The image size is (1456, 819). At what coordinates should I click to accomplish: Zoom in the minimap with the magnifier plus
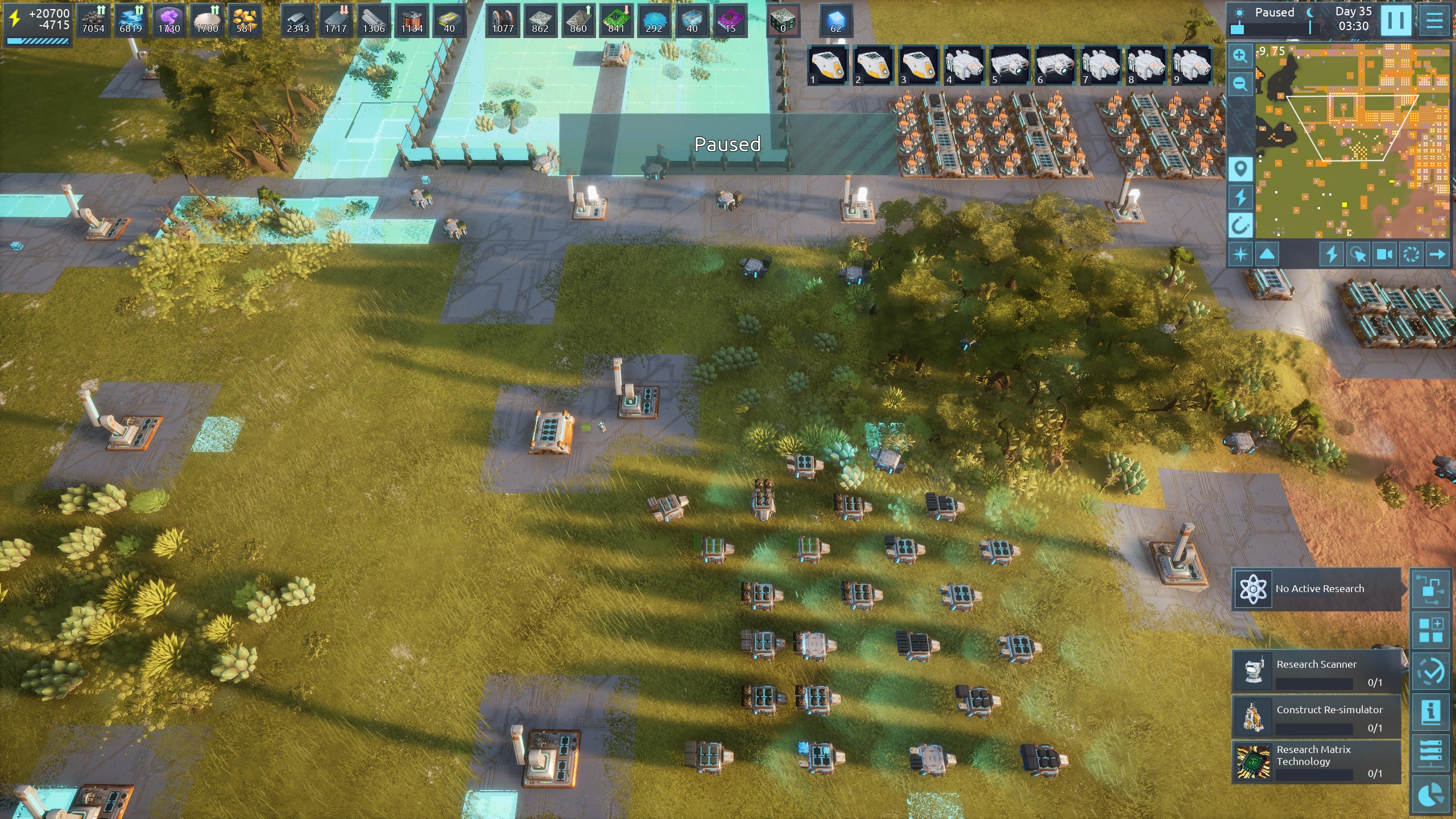[x=1240, y=56]
